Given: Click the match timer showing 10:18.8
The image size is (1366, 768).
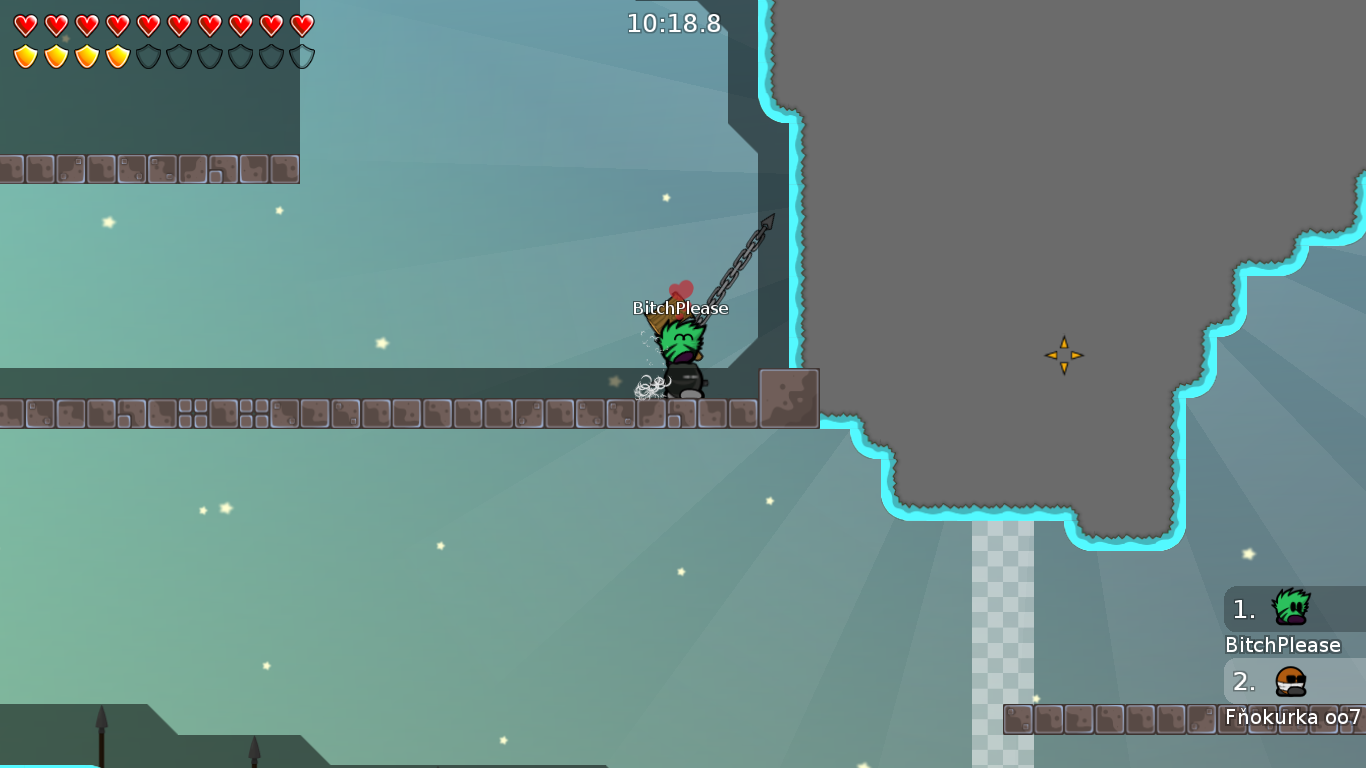Looking at the screenshot, I should click(672, 25).
